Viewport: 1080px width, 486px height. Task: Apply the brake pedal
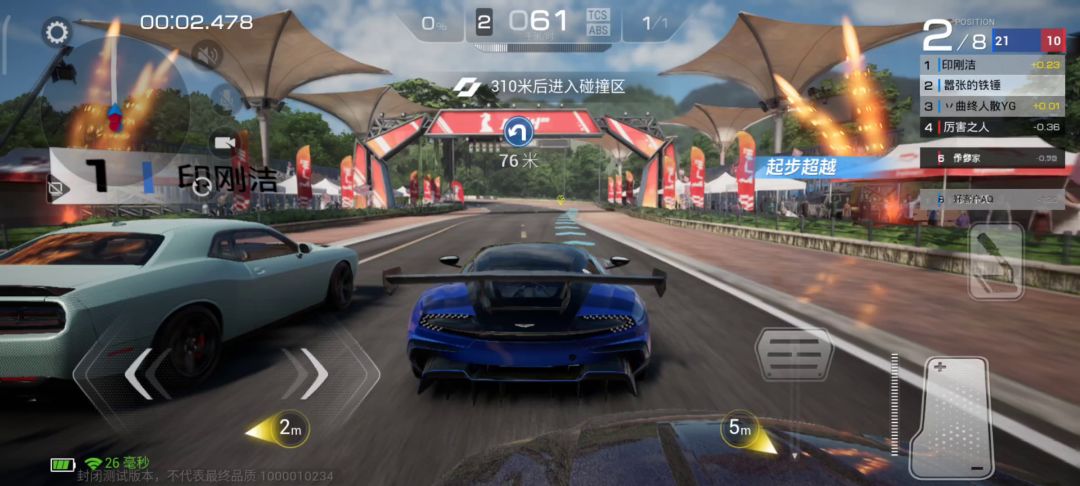(793, 354)
